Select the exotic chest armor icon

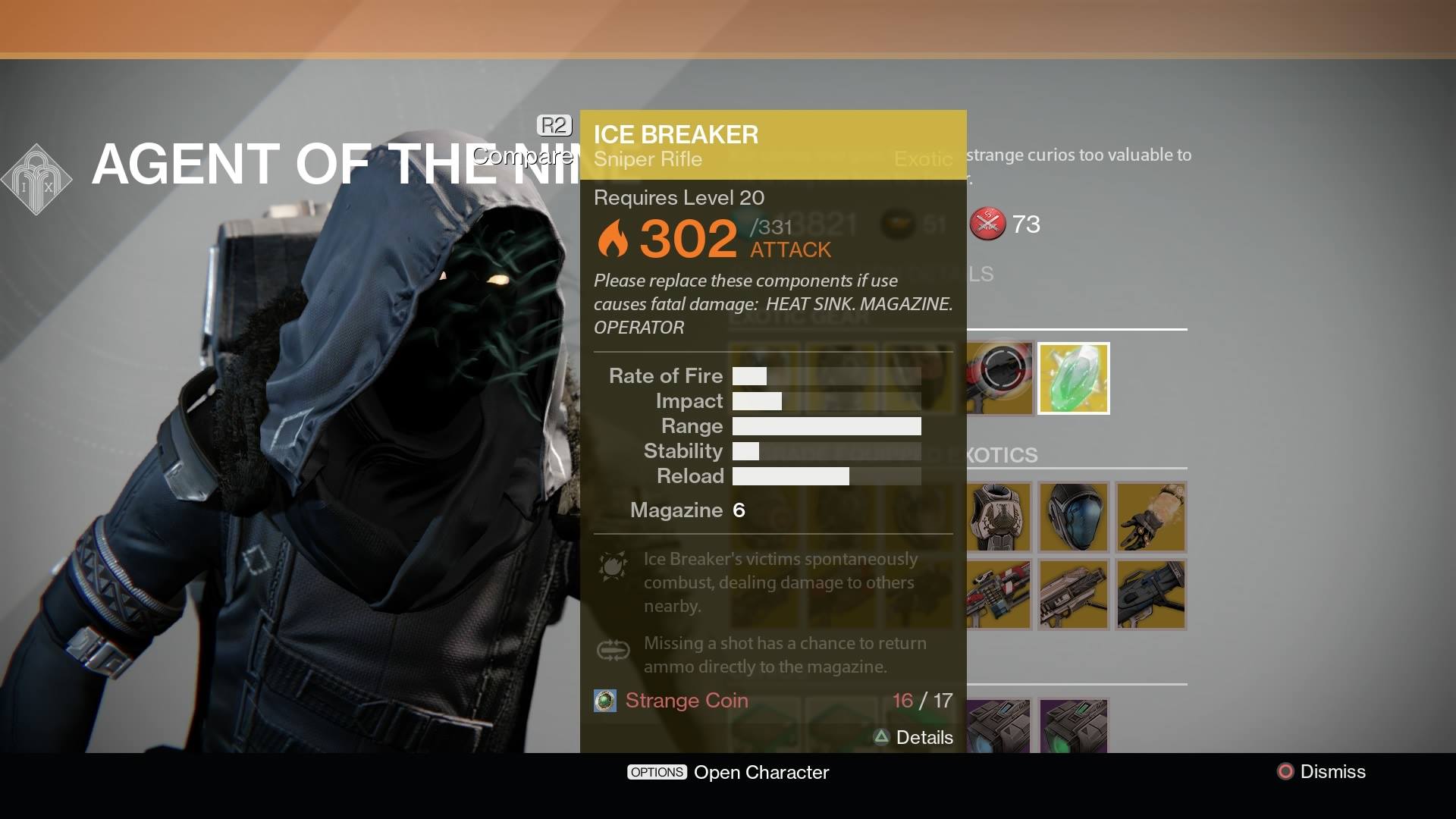coord(999,516)
